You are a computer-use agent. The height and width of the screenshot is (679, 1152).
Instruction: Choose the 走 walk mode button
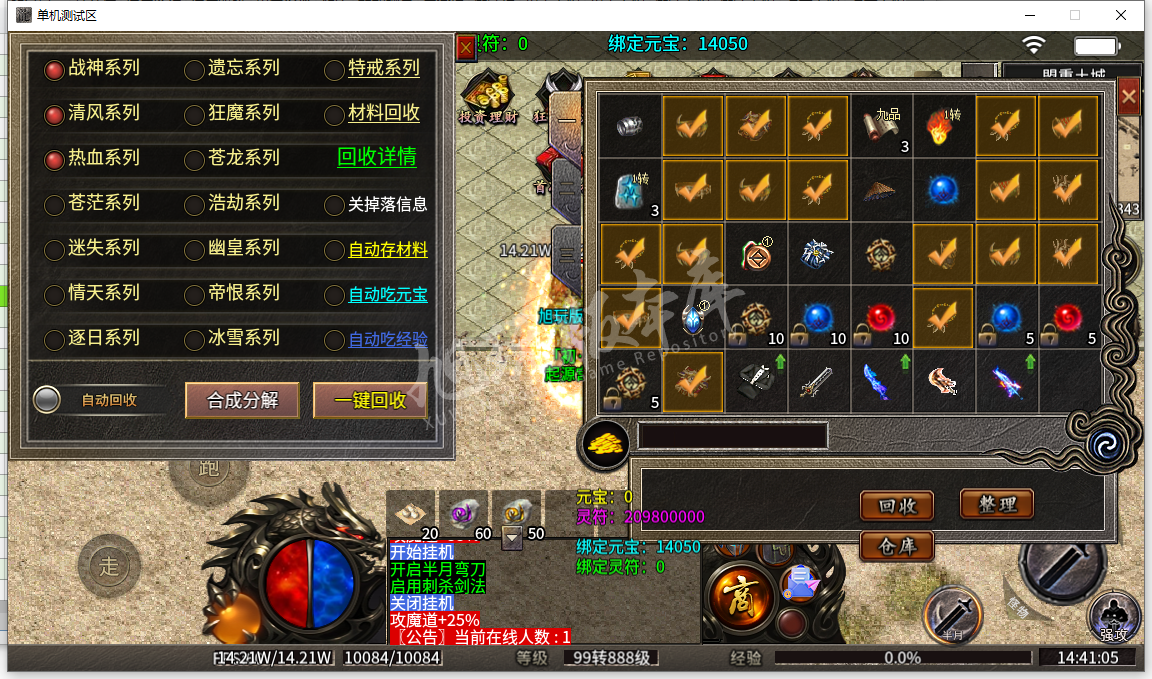tap(108, 566)
